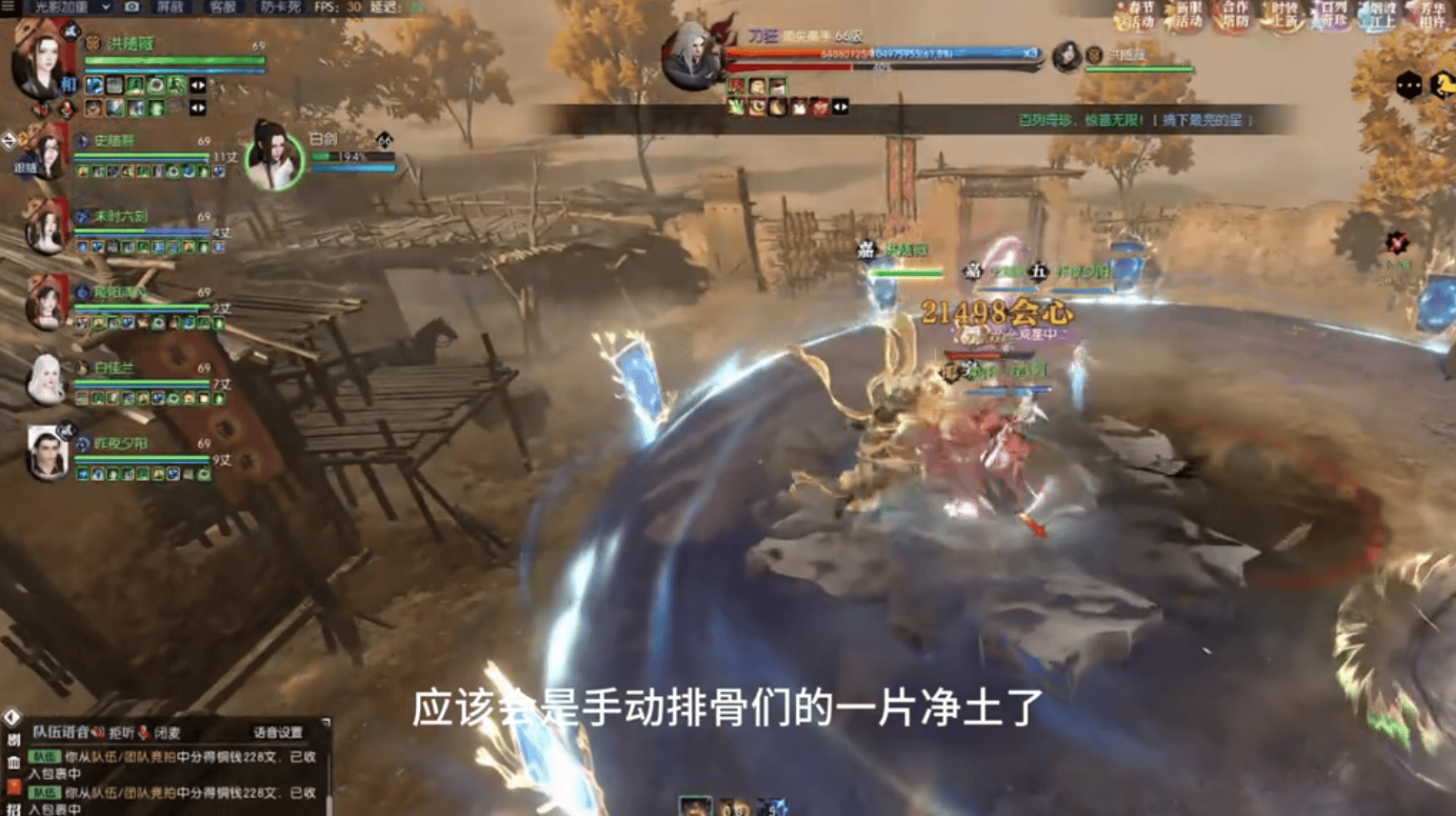Click the 屏蔽 button
This screenshot has height=816, width=1456.
tap(170, 7)
